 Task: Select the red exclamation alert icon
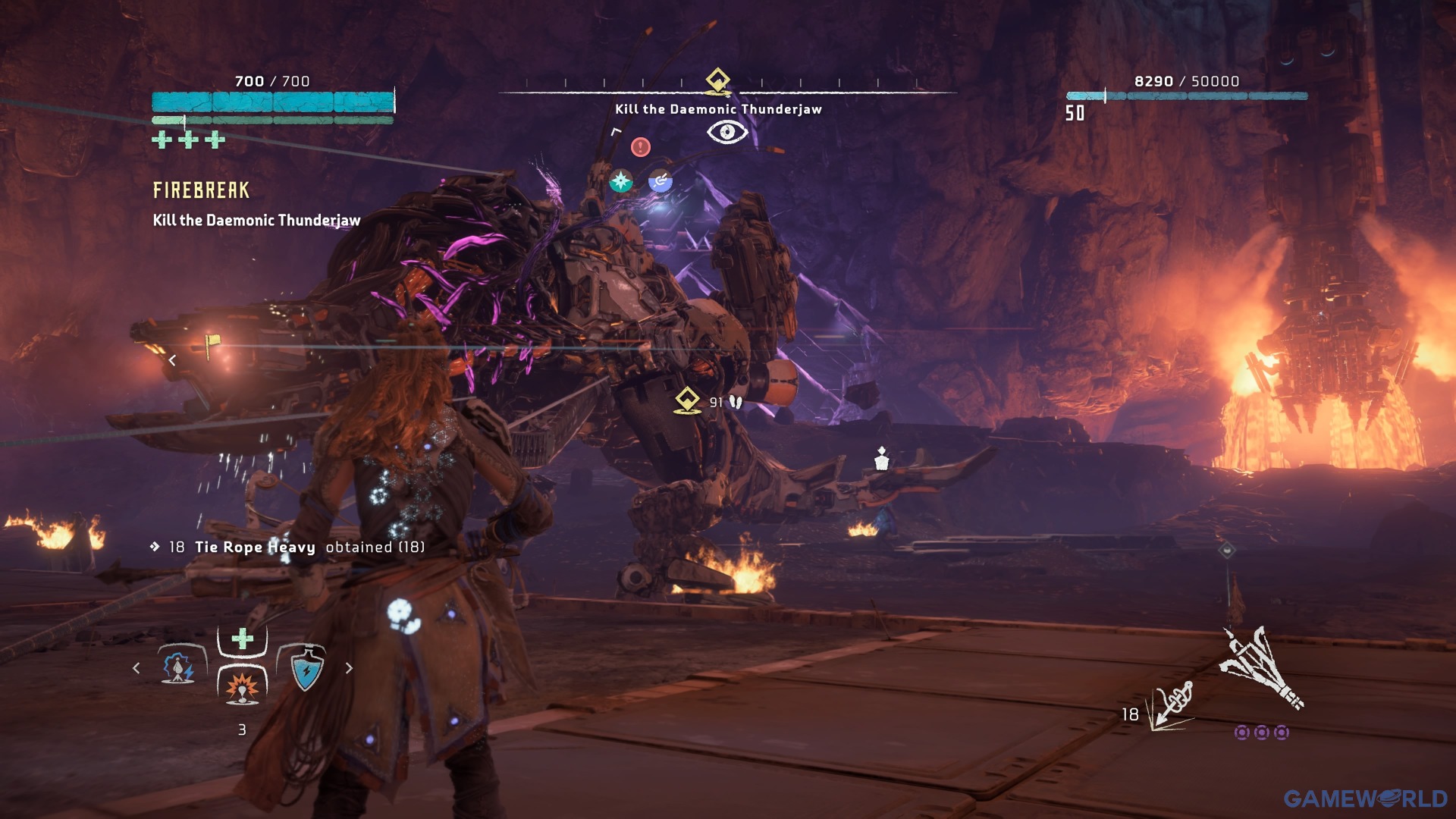(x=641, y=146)
